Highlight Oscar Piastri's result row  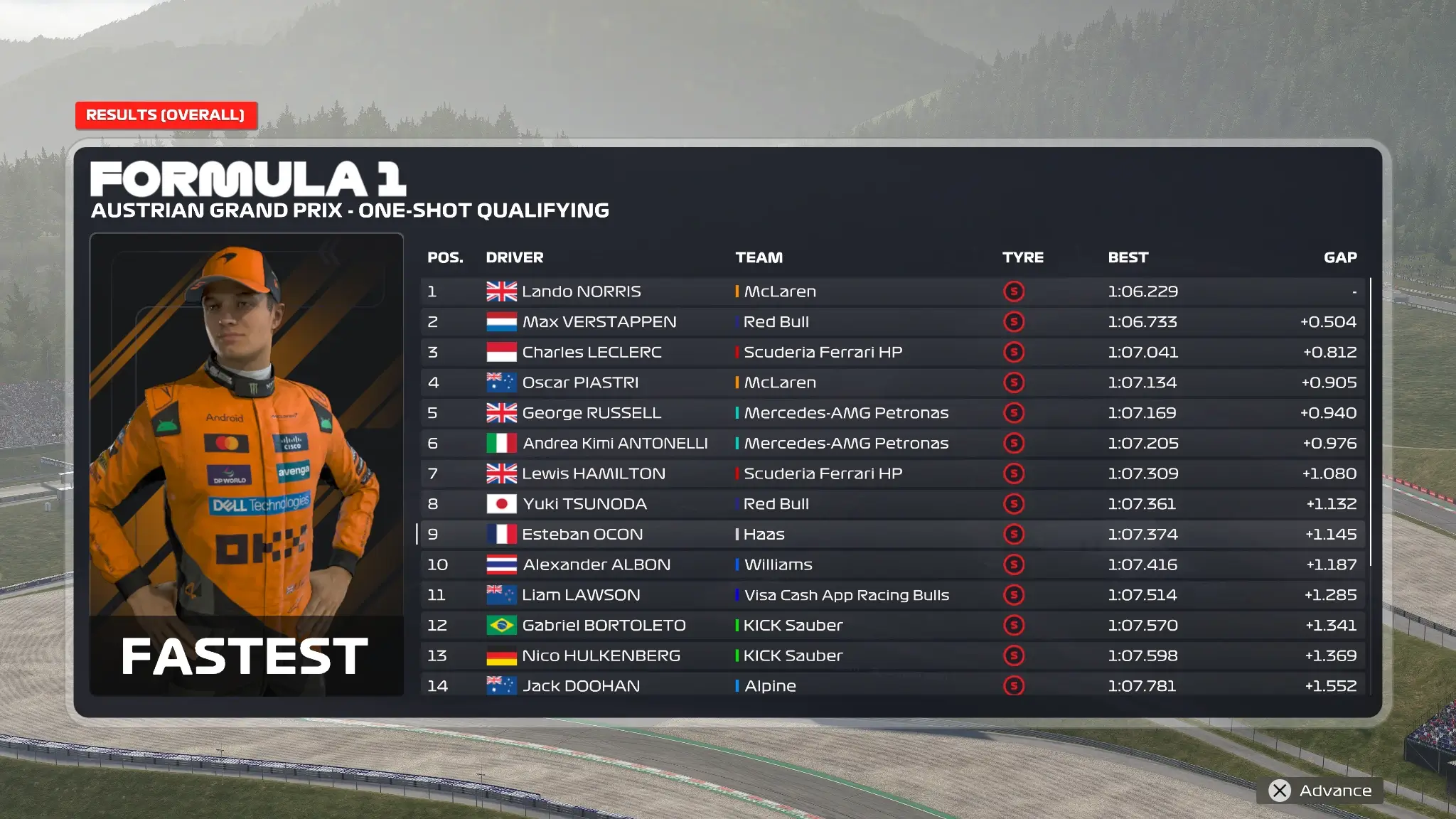coord(892,382)
